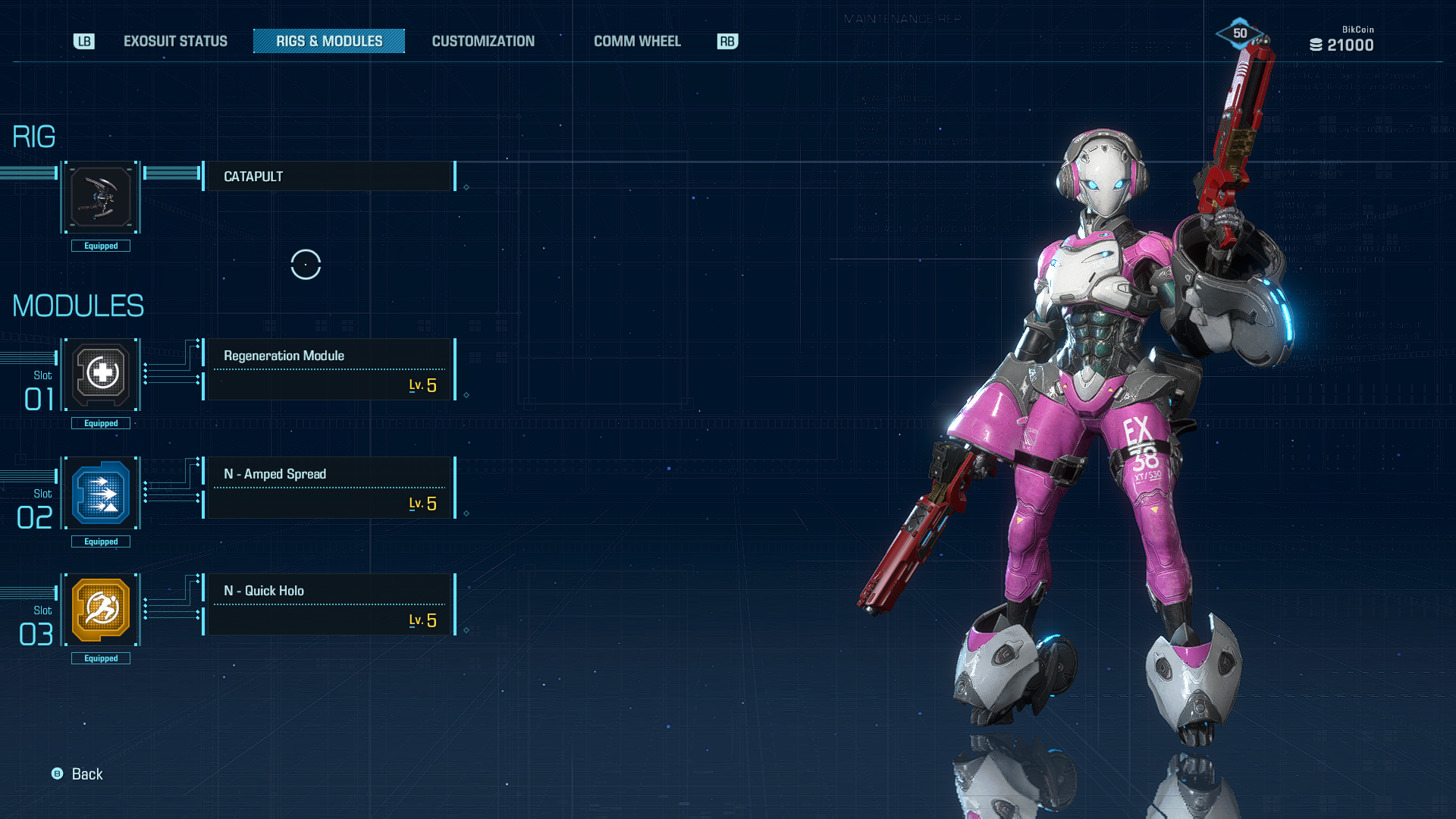Select the Catapult rig icon
Image resolution: width=1456 pixels, height=819 pixels.
[x=101, y=197]
